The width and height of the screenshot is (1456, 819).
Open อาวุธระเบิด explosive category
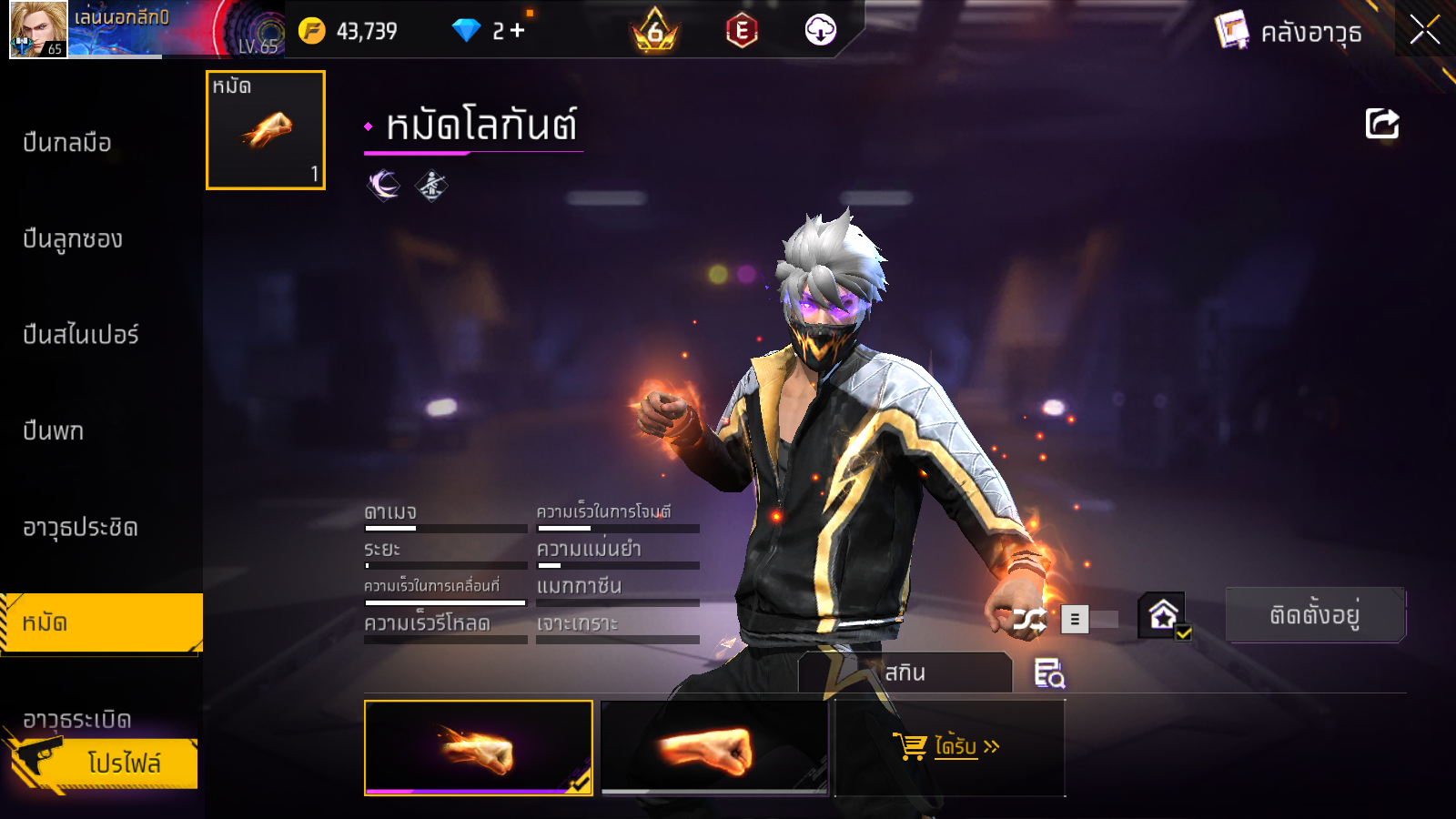[77, 719]
